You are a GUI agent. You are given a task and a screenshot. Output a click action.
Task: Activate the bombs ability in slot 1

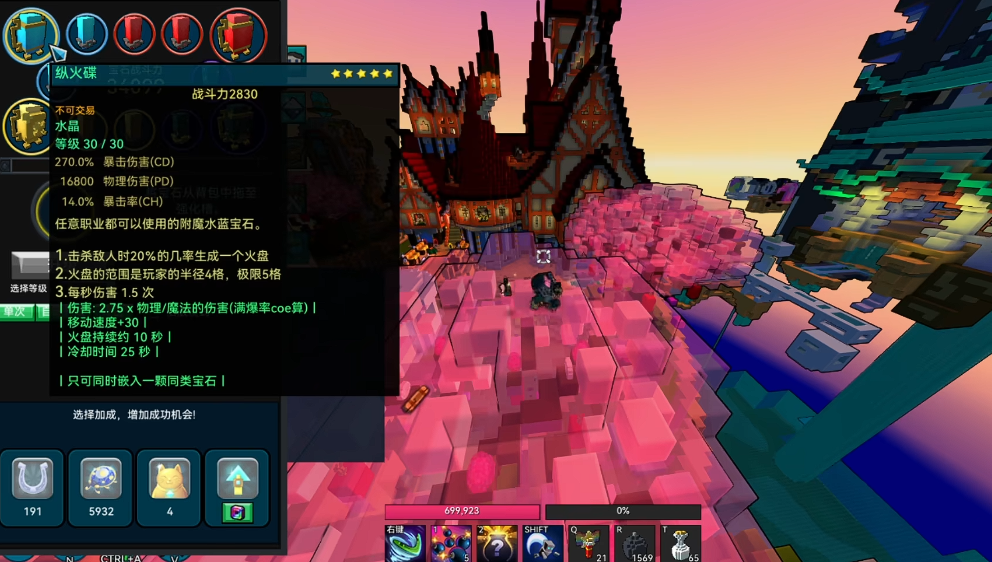click(x=451, y=544)
